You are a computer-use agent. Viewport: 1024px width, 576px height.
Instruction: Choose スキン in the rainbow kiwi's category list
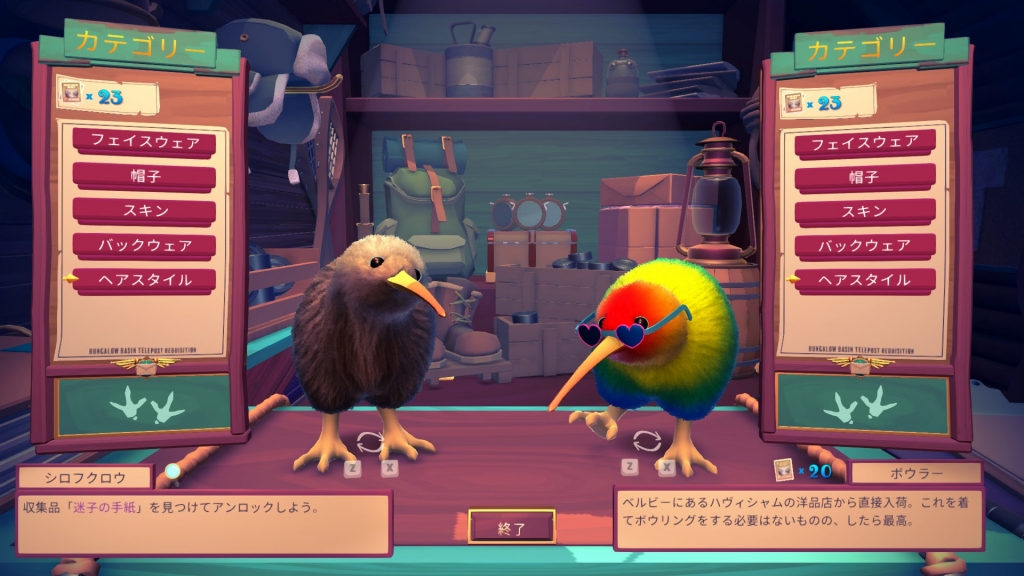click(865, 211)
